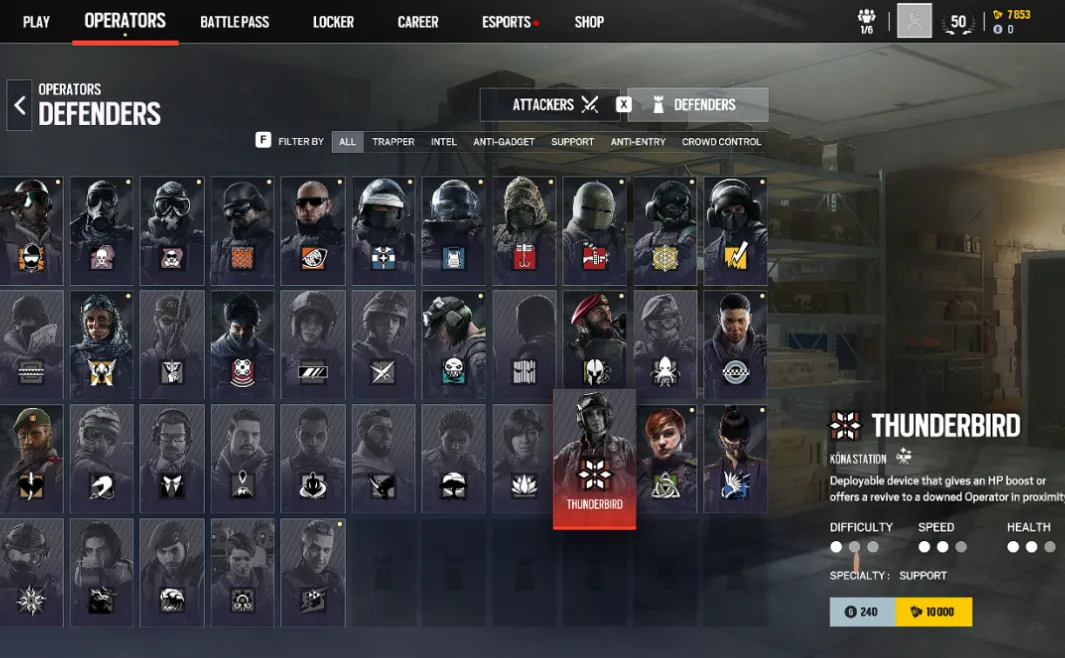
Task: Buy Thunderbird for 10000 renown
Action: [x=933, y=612]
